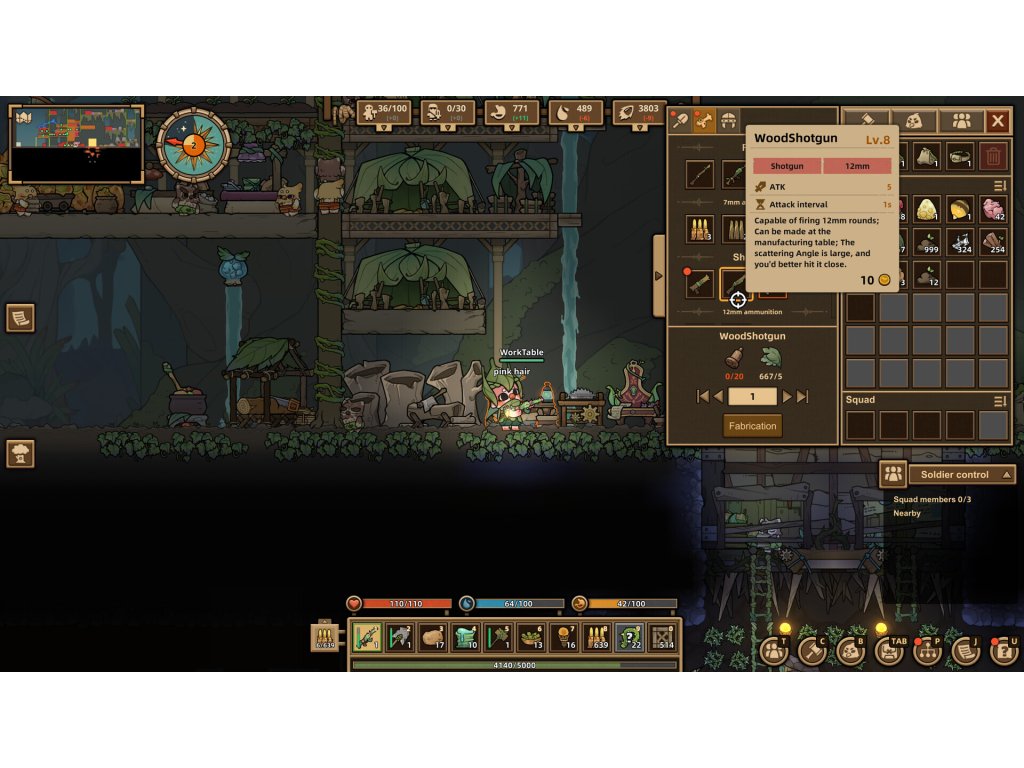Click the trash bin delete slot
1024x768 pixels.
point(992,156)
